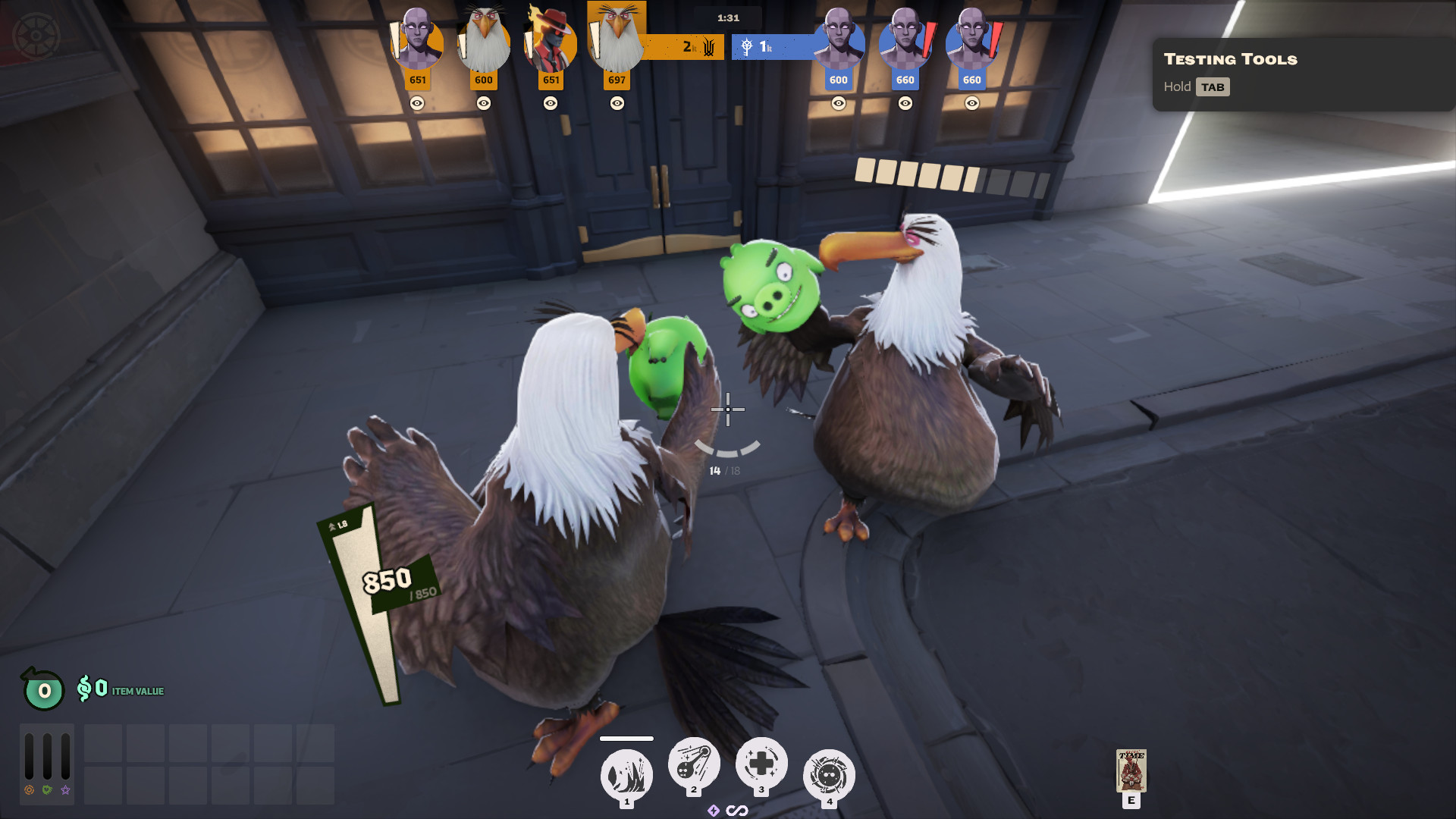Screen dimensions: 1456x819
Task: Use the second ability with bomb icon
Action: (693, 763)
